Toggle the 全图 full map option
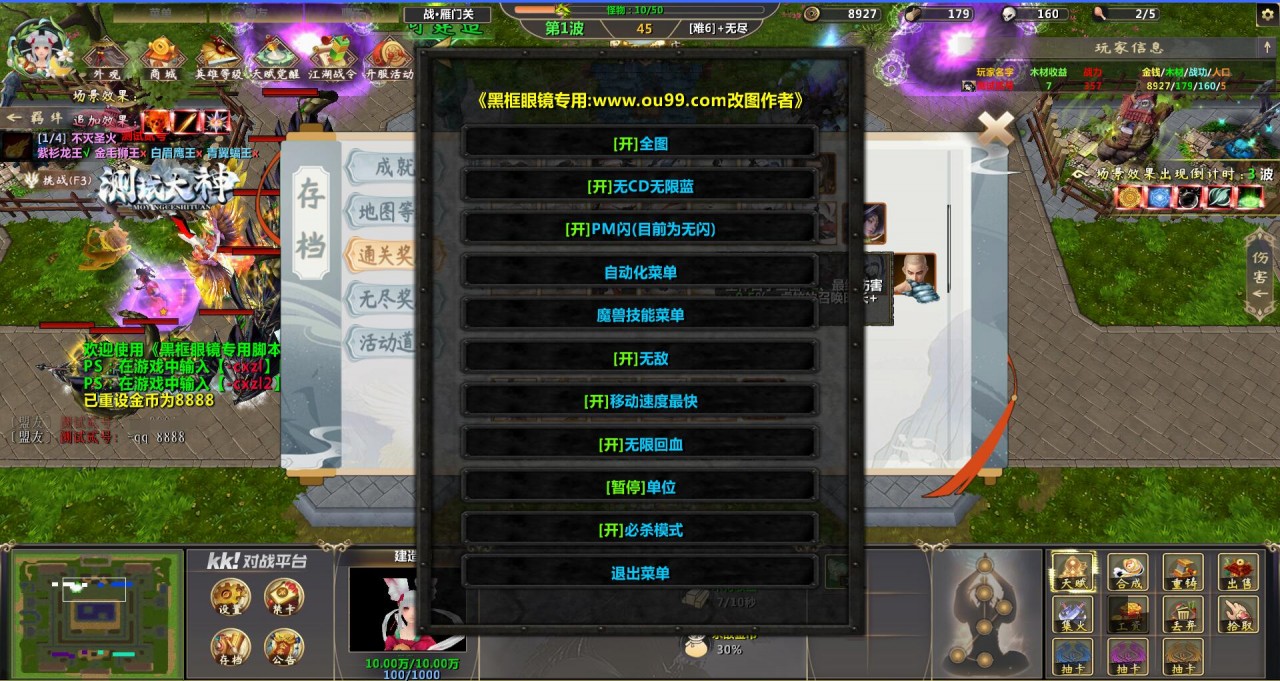 640,143
